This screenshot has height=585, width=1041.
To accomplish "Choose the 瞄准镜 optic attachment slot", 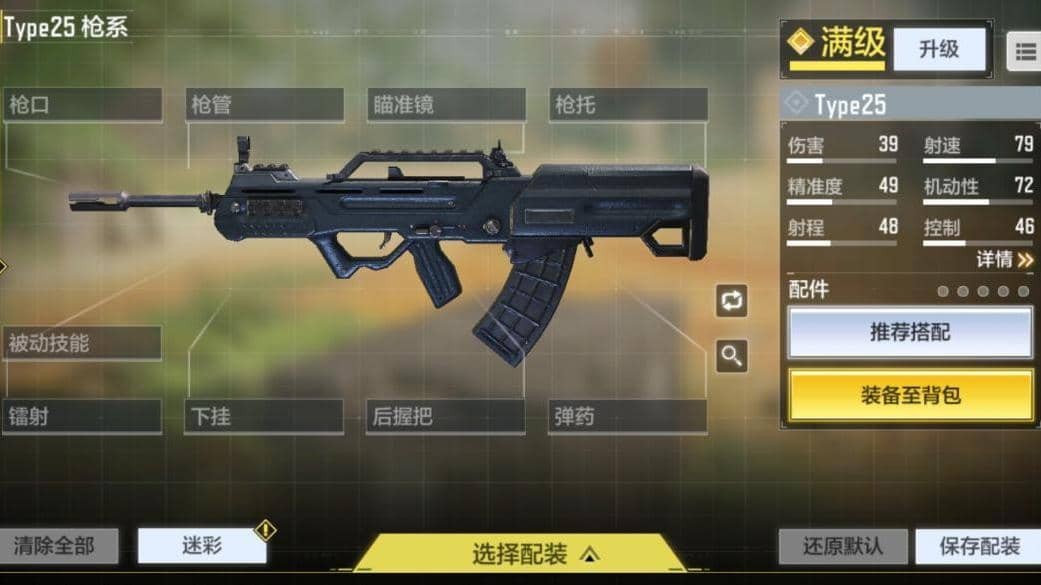I will 446,105.
